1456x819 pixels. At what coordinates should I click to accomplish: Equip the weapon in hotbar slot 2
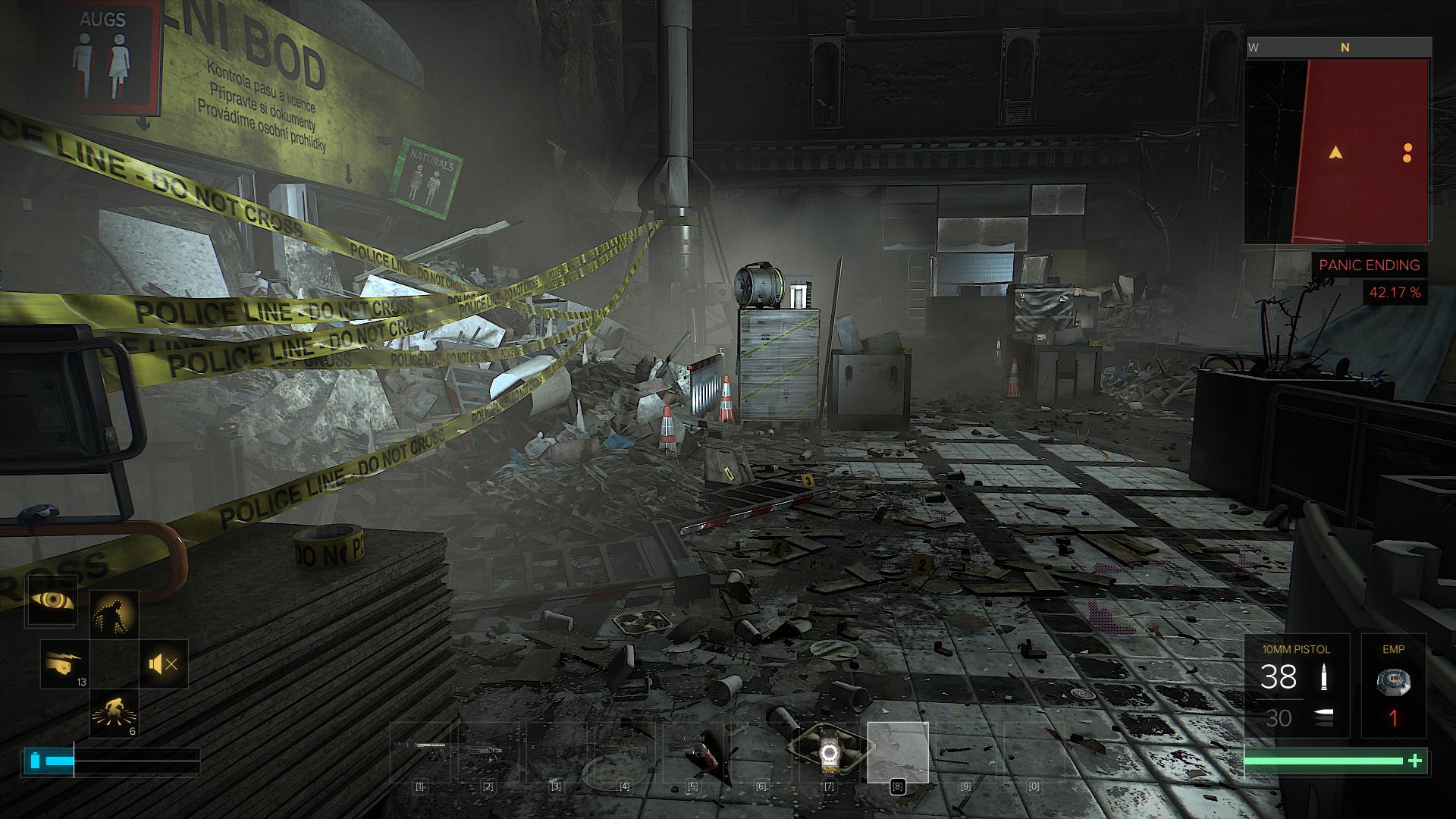point(488,752)
